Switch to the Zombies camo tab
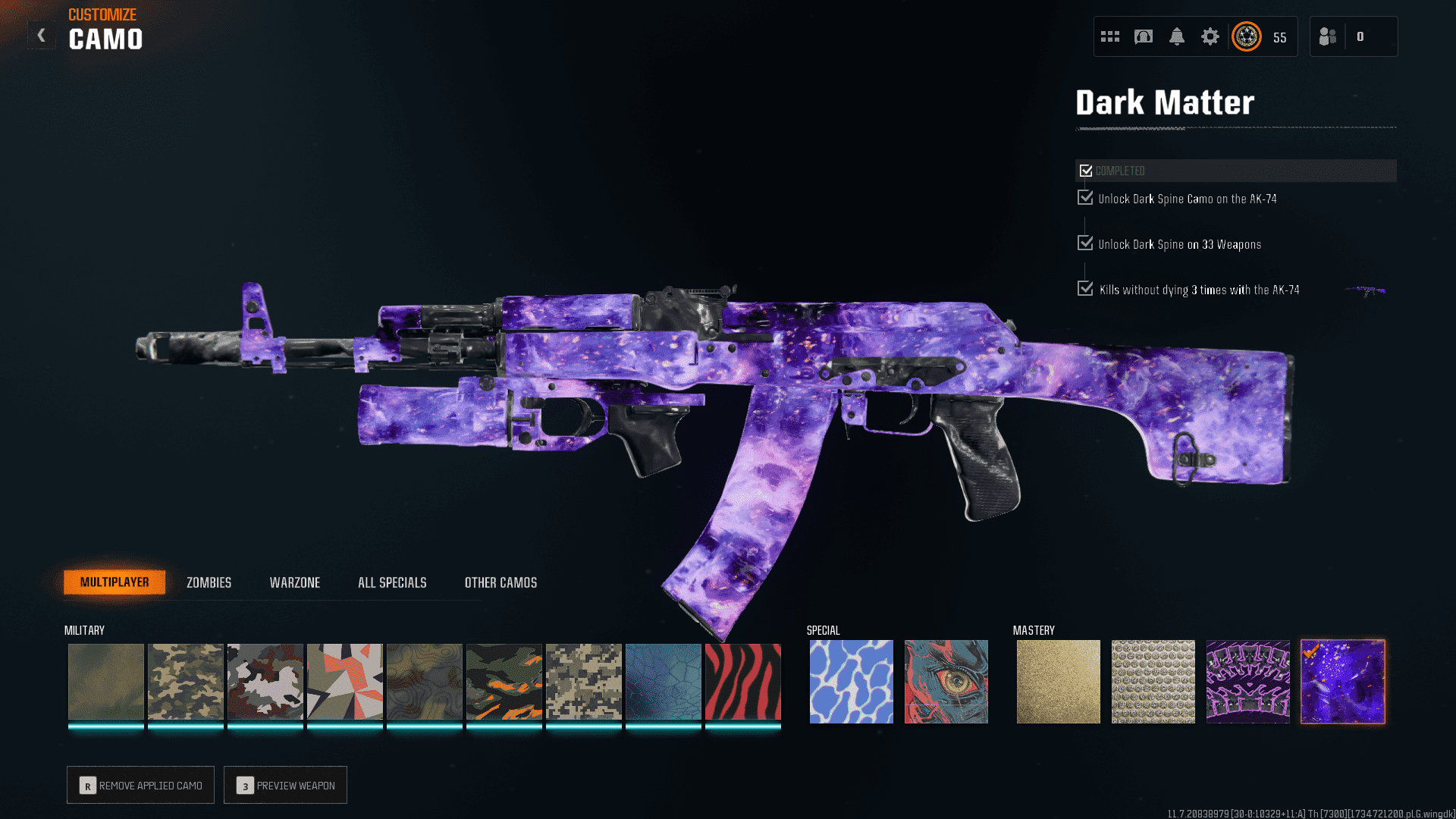1456x819 pixels. point(209,582)
